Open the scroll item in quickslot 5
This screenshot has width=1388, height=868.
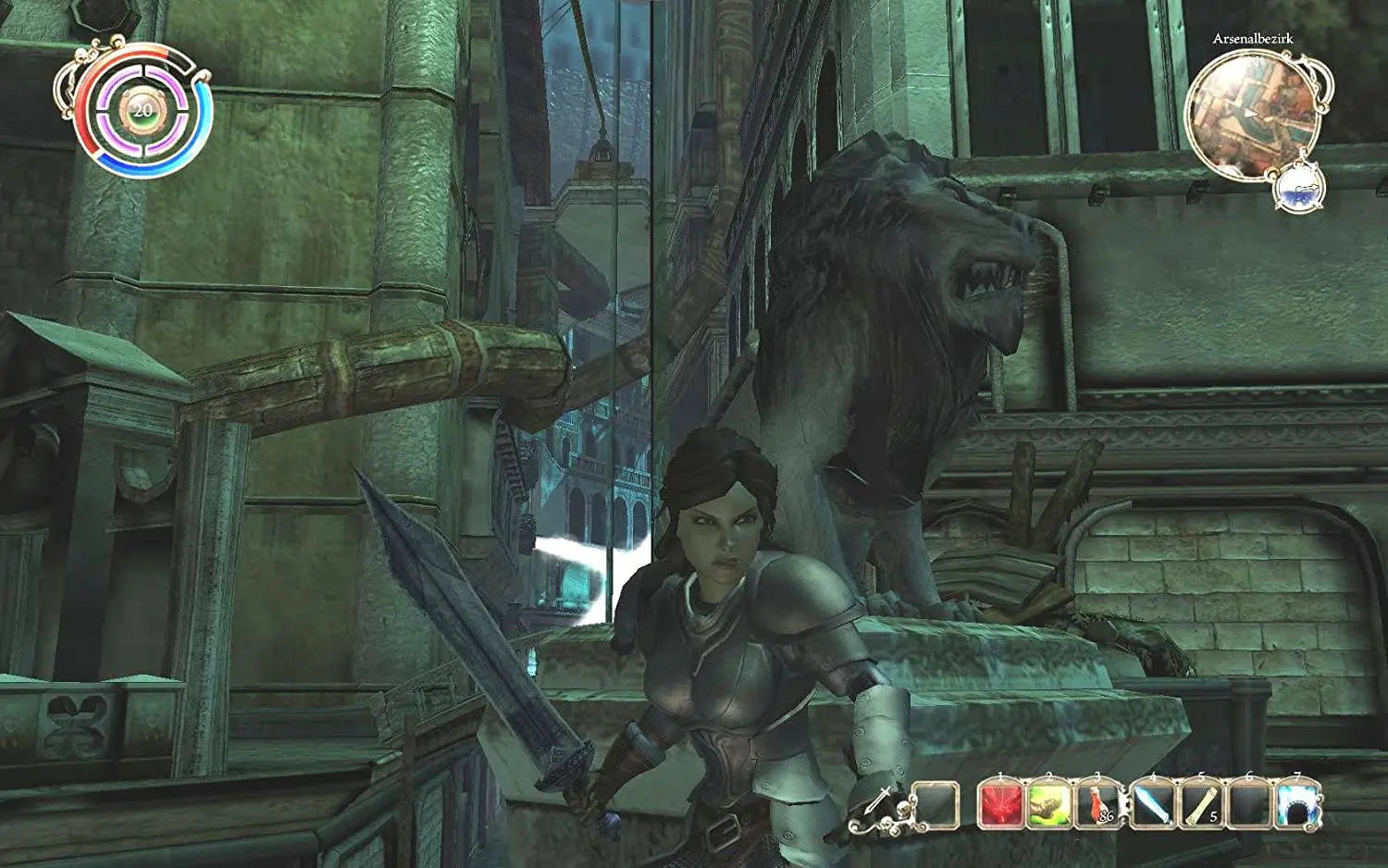tap(1199, 805)
